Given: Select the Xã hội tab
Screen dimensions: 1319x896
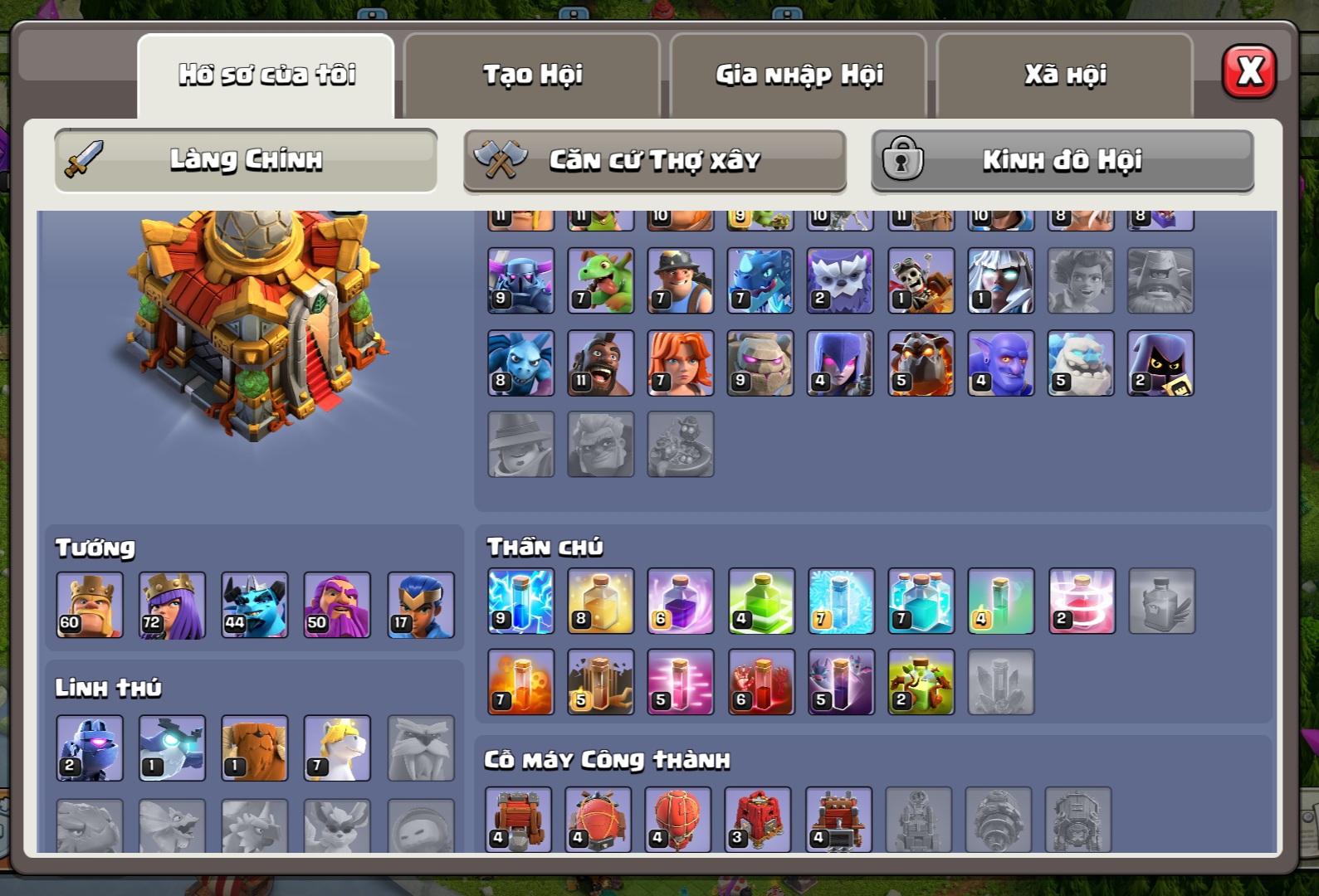Looking at the screenshot, I should 1065,75.
